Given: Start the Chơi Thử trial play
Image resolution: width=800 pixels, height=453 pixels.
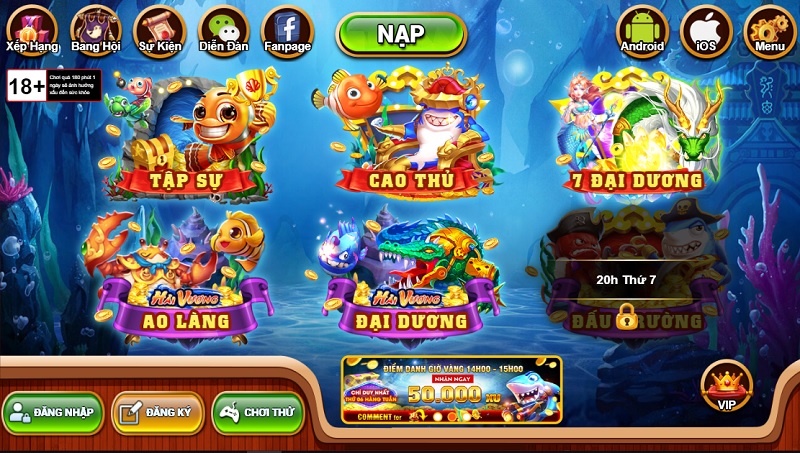Looking at the screenshot, I should point(258,412).
